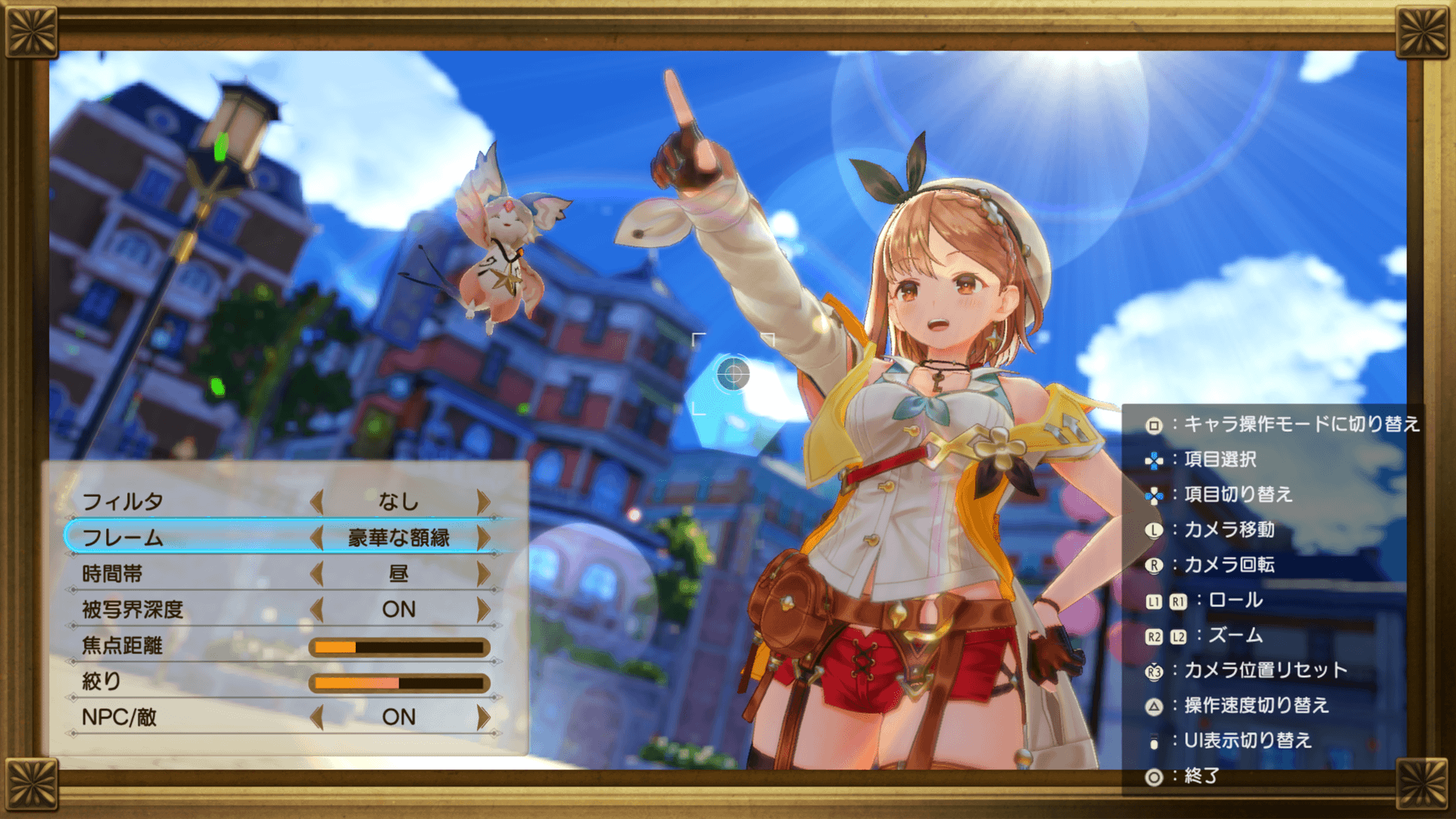
Task: Toggle 被写界深度 using its right arrow
Action: (483, 609)
